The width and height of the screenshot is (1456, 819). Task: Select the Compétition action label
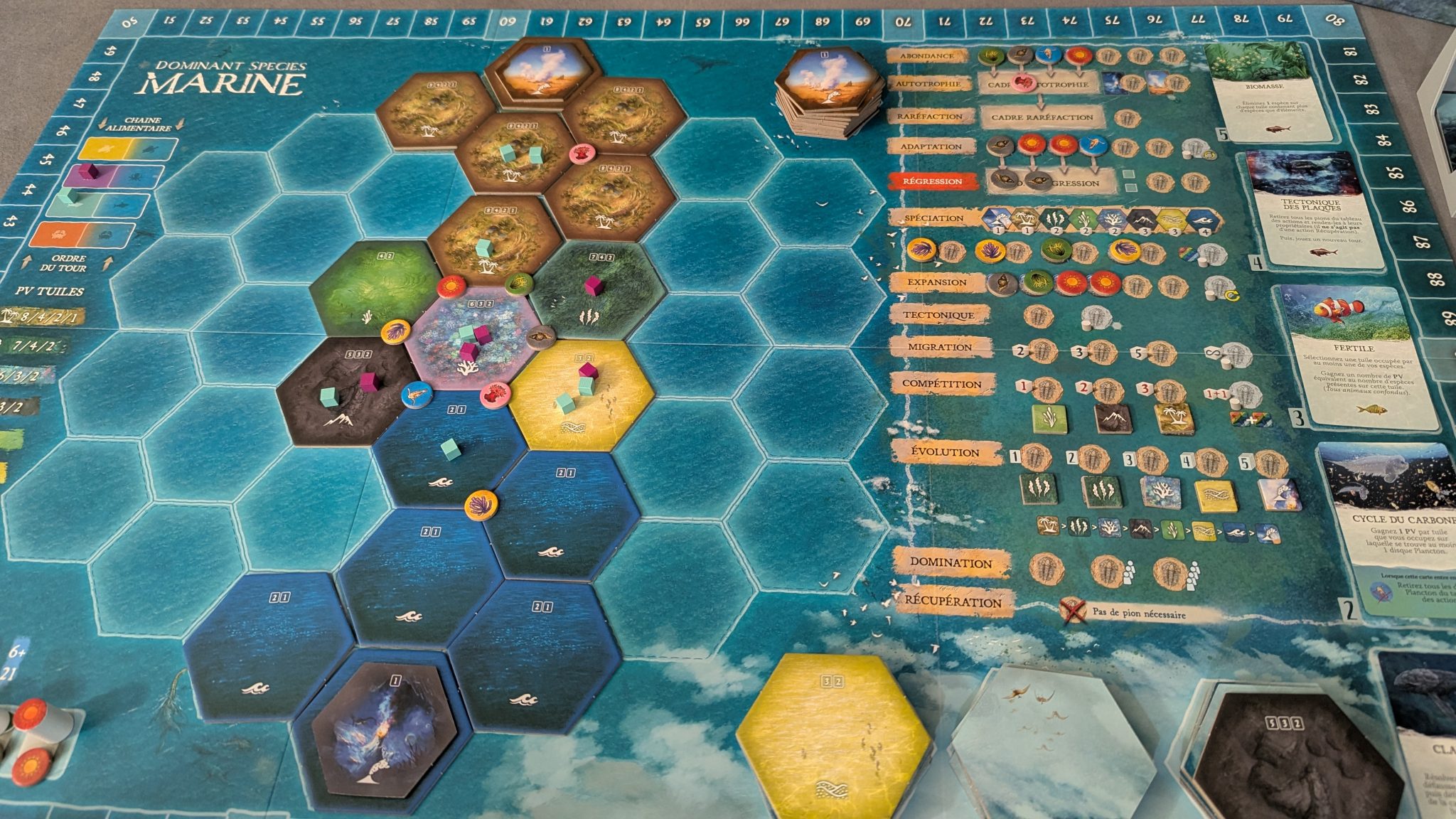[941, 384]
